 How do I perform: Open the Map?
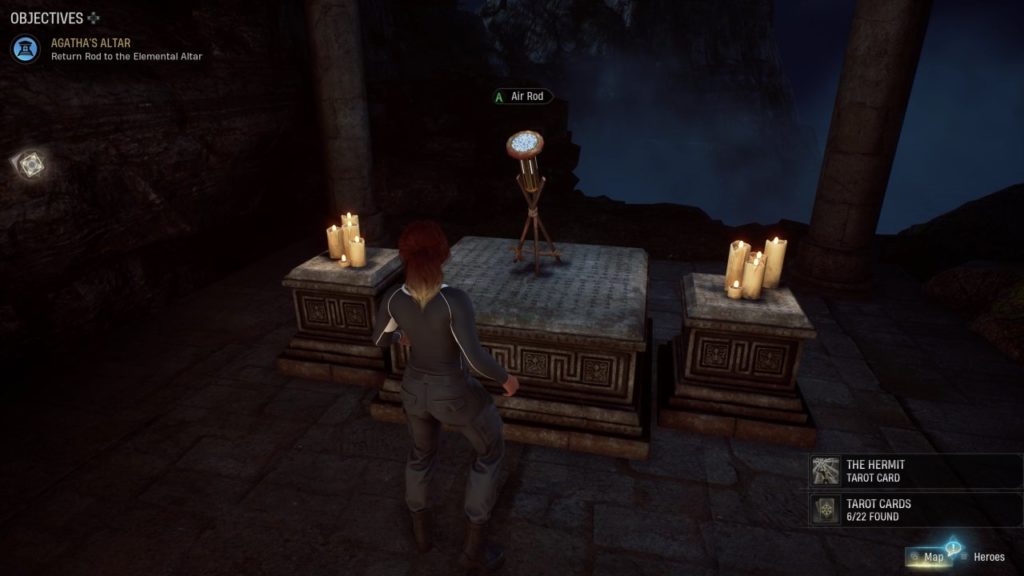tap(932, 557)
